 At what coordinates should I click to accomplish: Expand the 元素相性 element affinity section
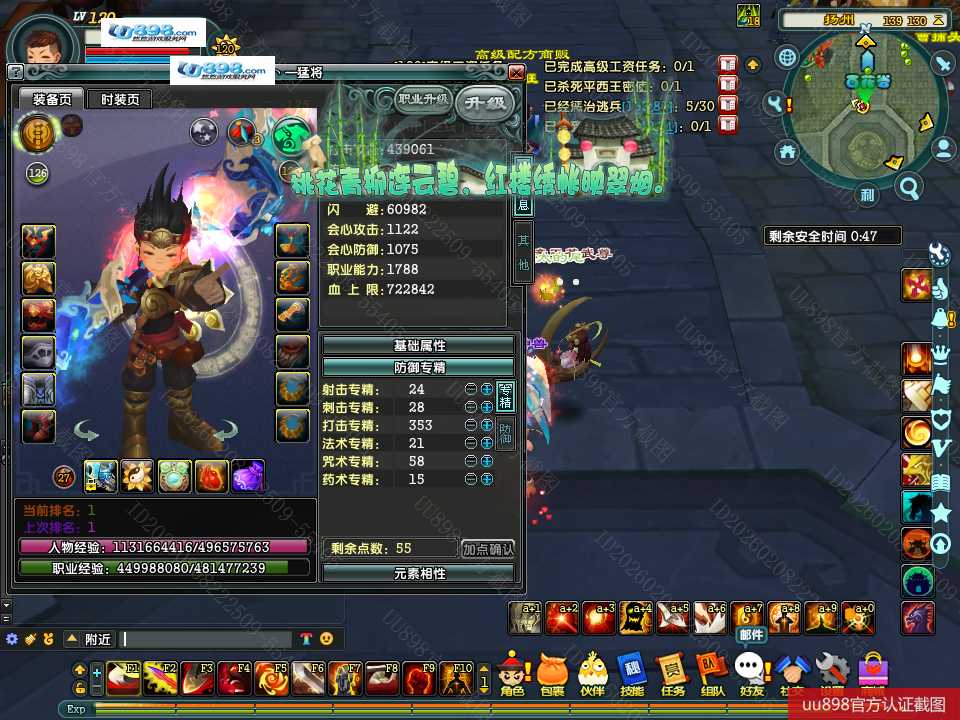click(419, 573)
